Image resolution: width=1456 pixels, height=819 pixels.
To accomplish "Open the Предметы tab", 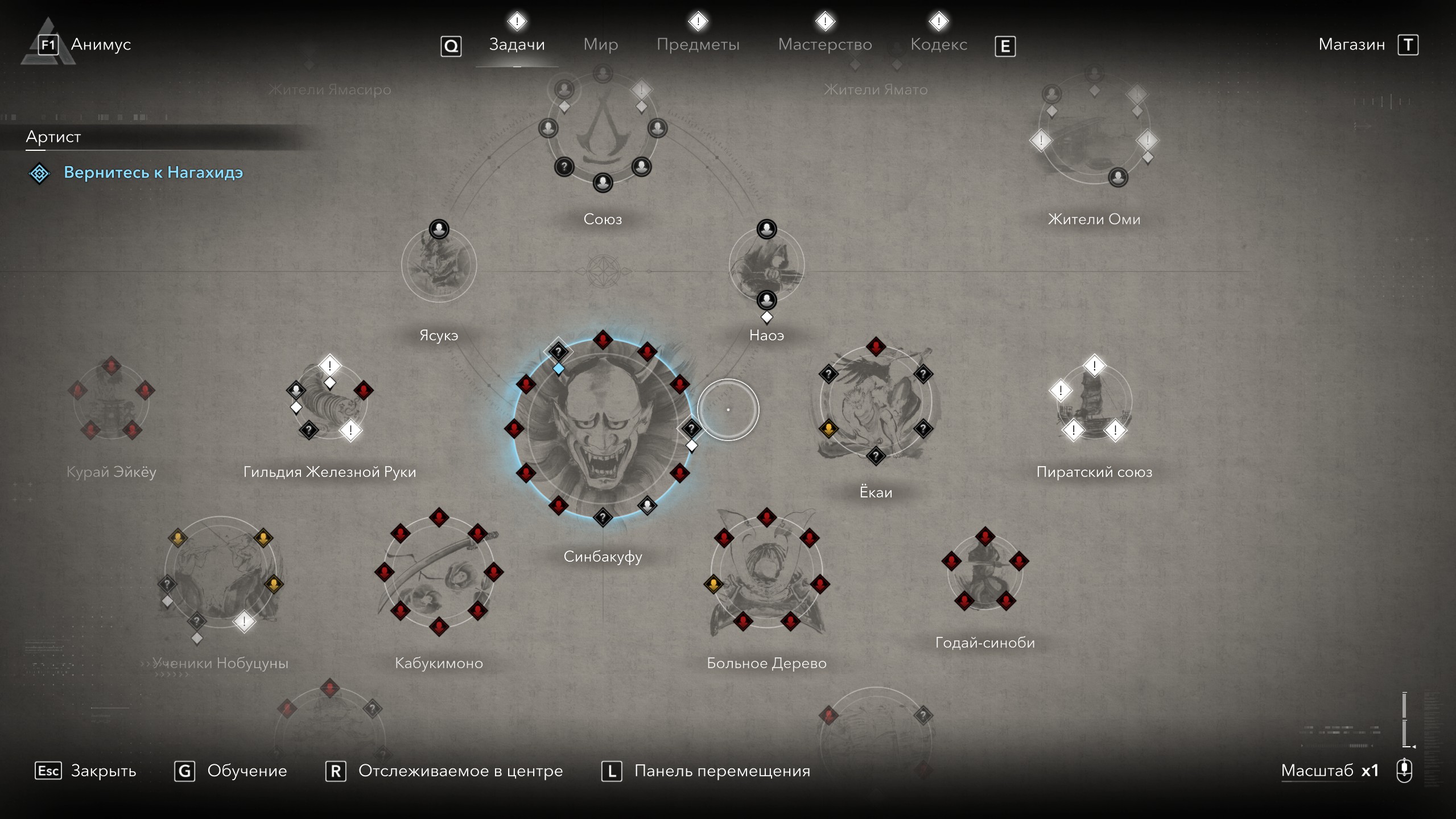I will pyautogui.click(x=698, y=44).
